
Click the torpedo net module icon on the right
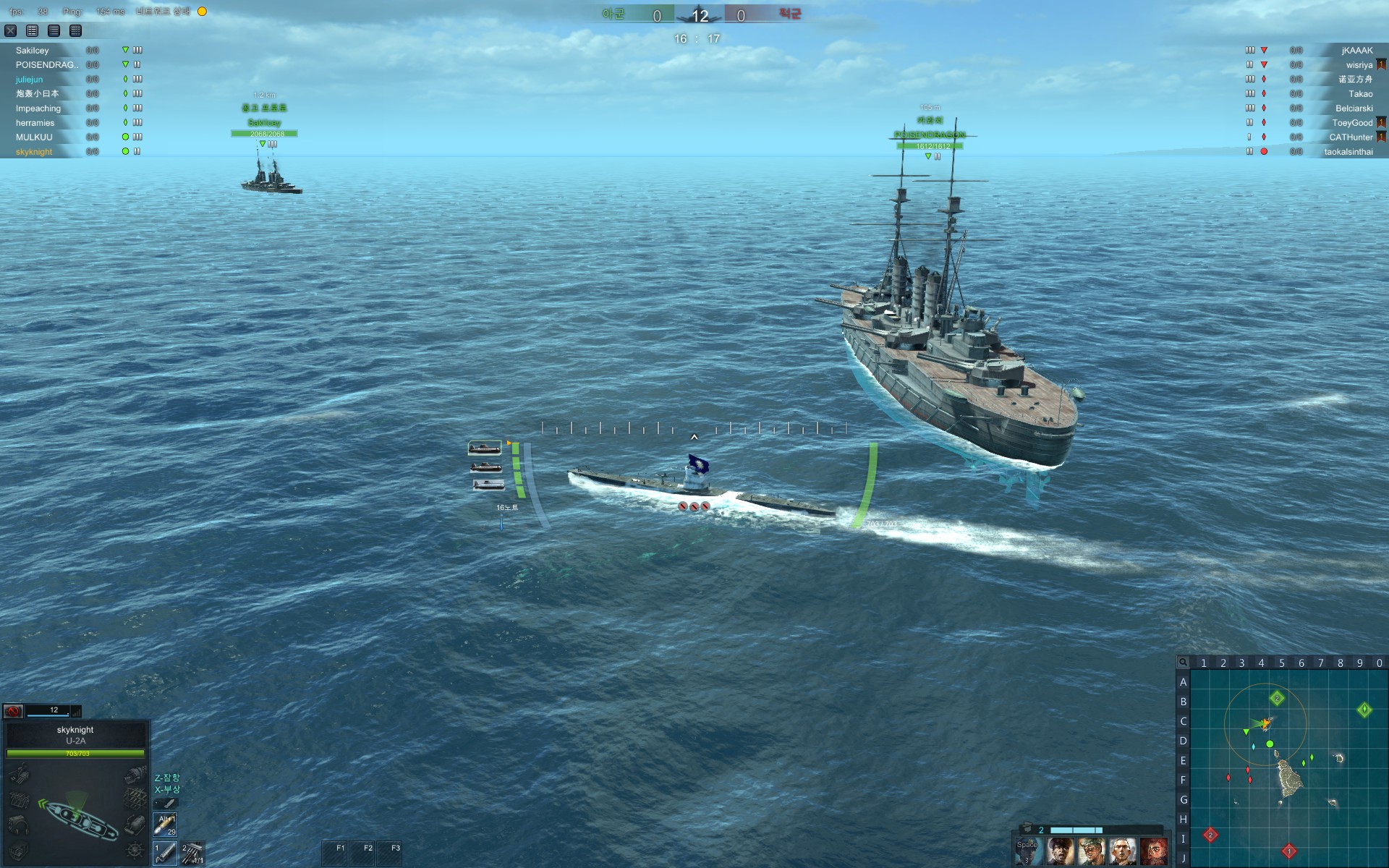click(135, 796)
